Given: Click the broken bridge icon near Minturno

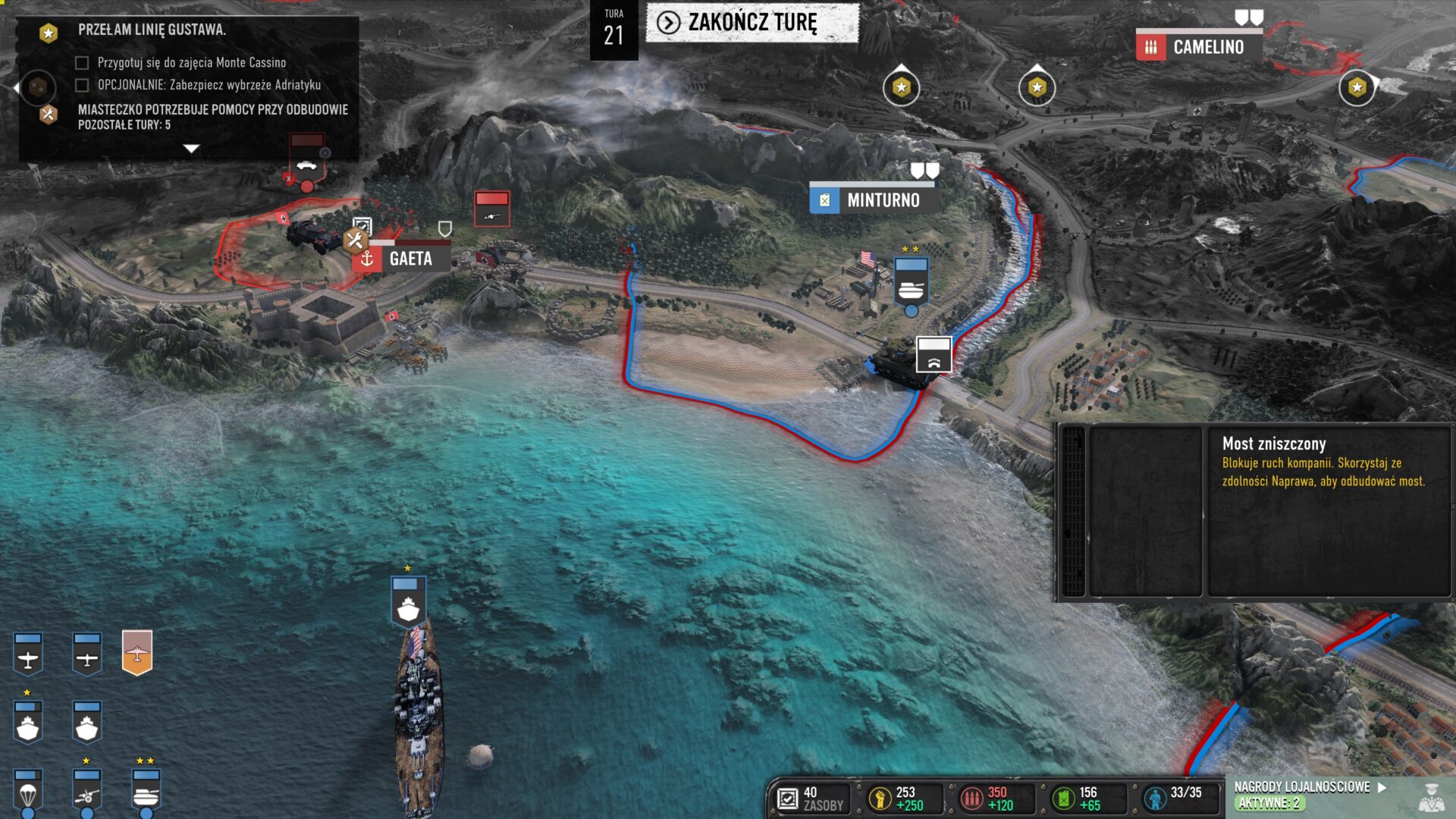Looking at the screenshot, I should pos(934,353).
